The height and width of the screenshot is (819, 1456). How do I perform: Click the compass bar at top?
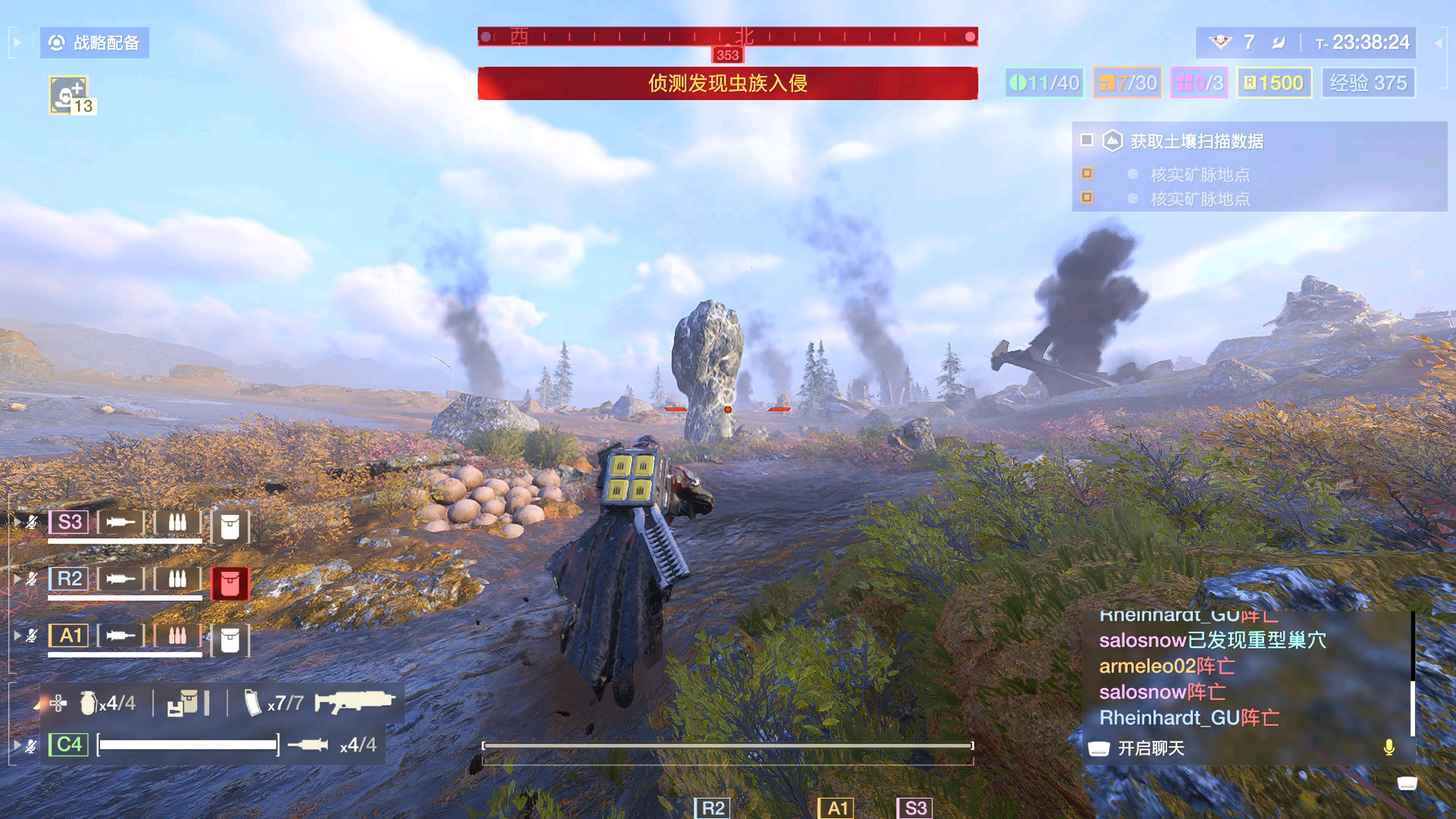click(728, 37)
